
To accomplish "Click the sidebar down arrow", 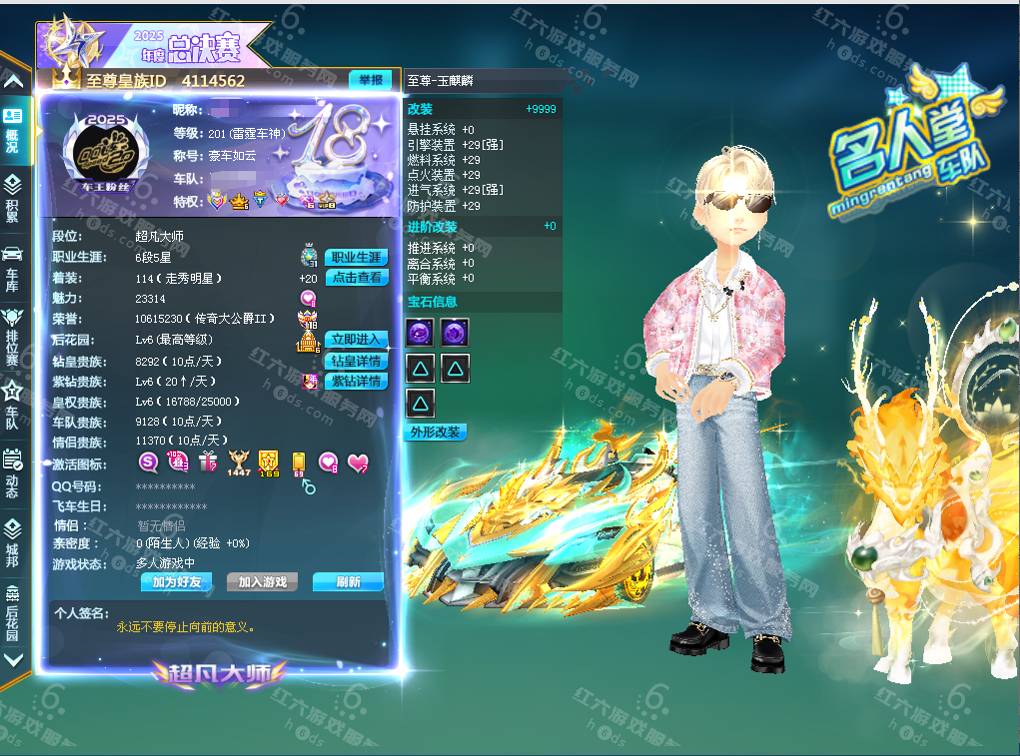I will click(x=13, y=660).
